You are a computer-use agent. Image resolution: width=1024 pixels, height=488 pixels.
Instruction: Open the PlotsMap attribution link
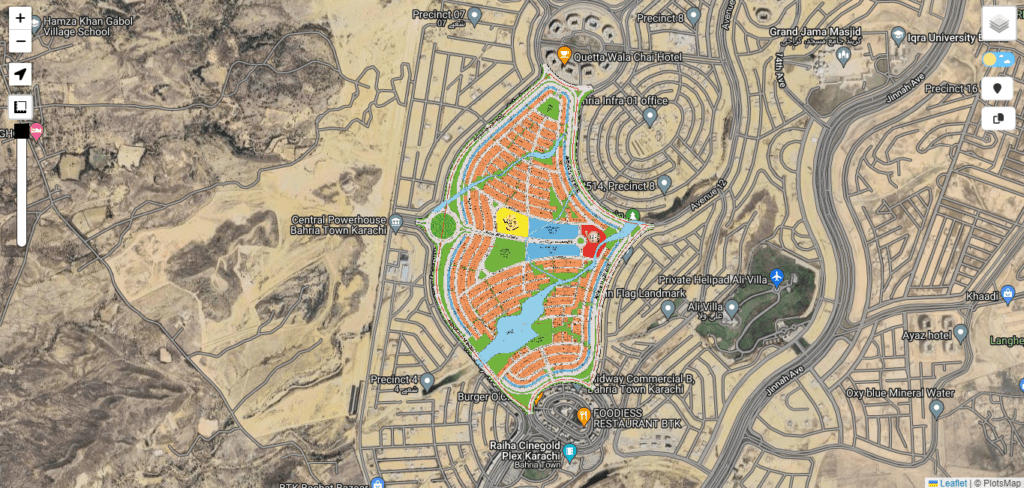999,482
